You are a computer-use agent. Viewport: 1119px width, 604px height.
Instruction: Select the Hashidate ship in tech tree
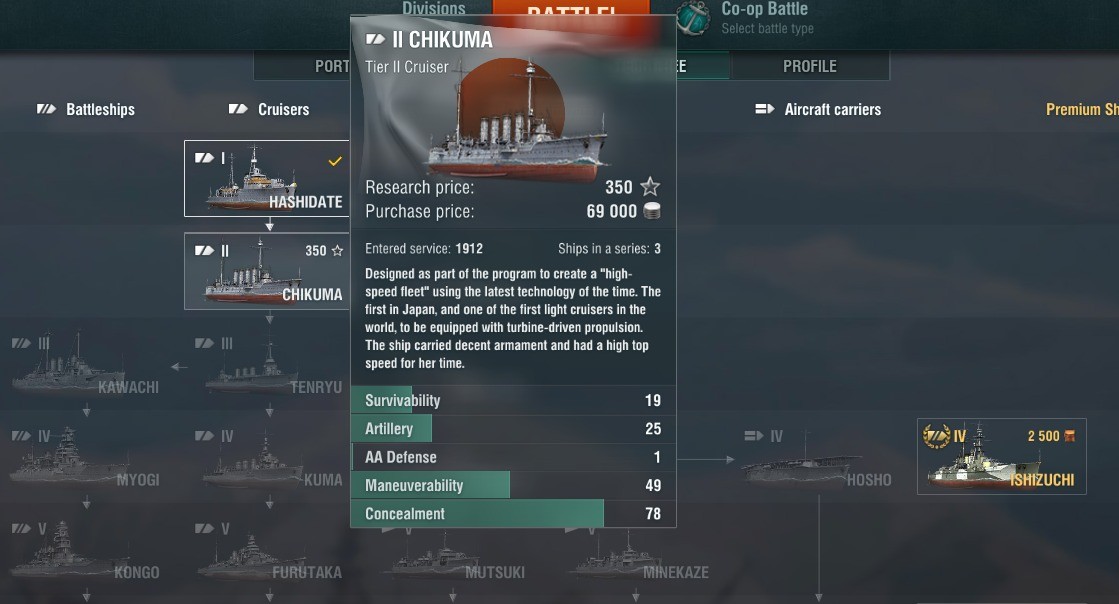266,179
